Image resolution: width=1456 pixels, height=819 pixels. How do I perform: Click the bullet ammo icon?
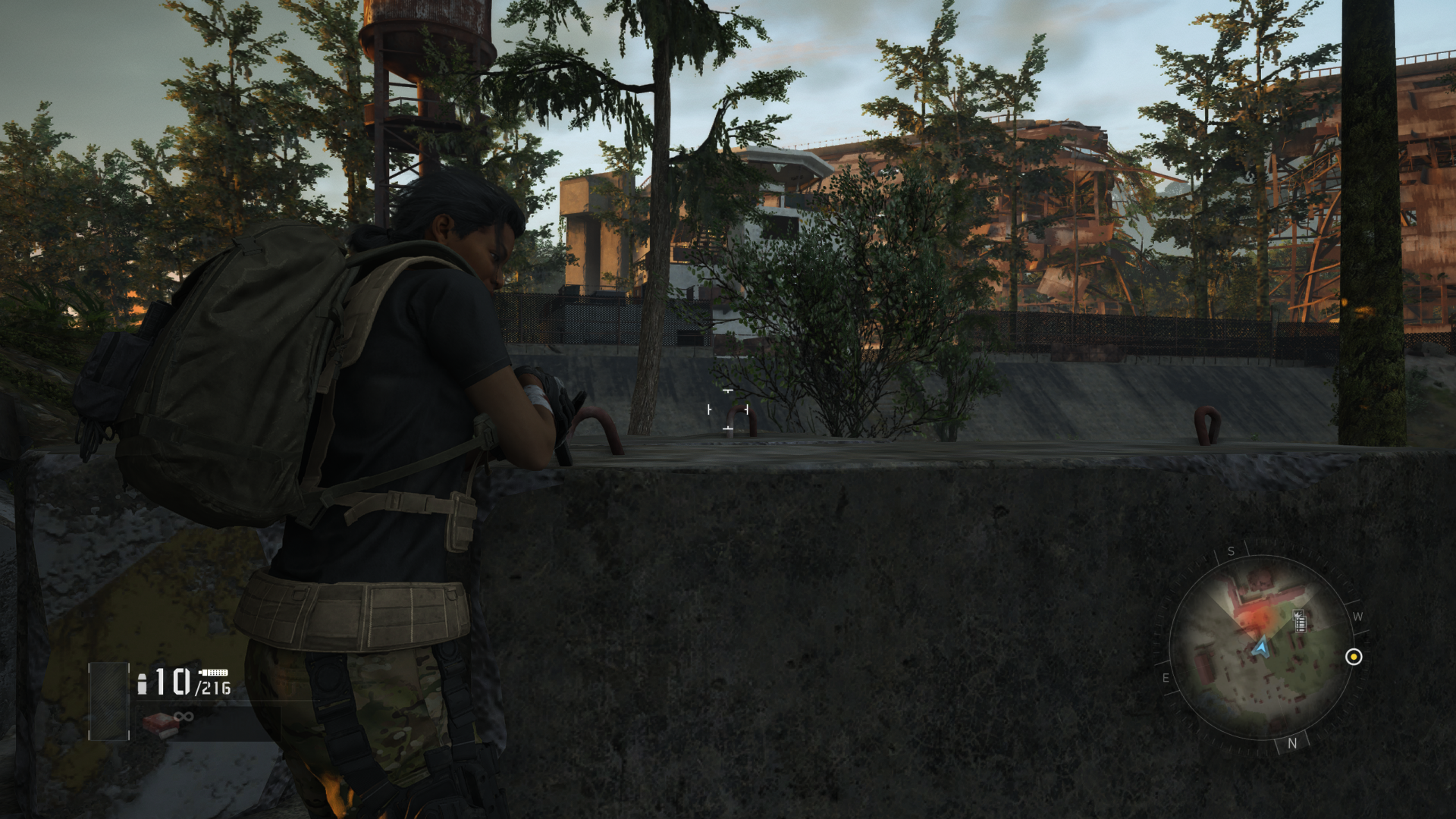point(143,682)
